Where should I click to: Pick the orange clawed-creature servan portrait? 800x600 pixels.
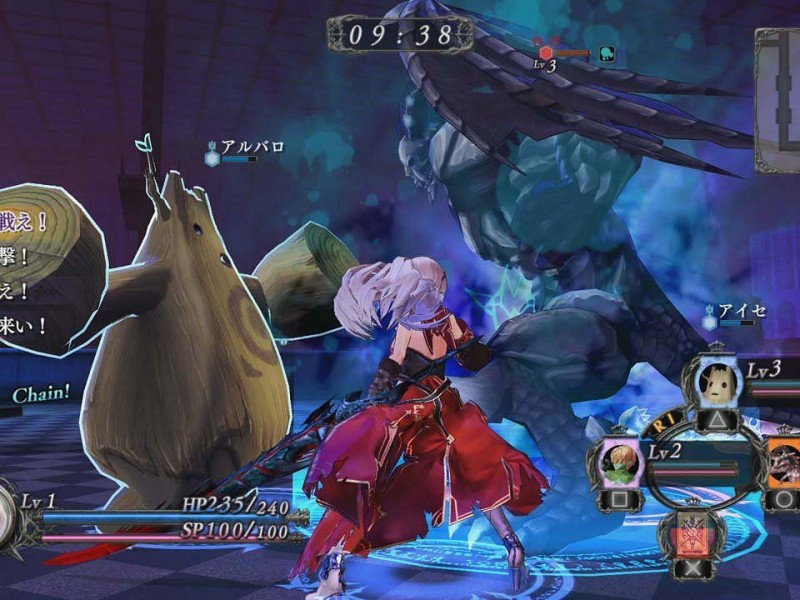coord(784,460)
